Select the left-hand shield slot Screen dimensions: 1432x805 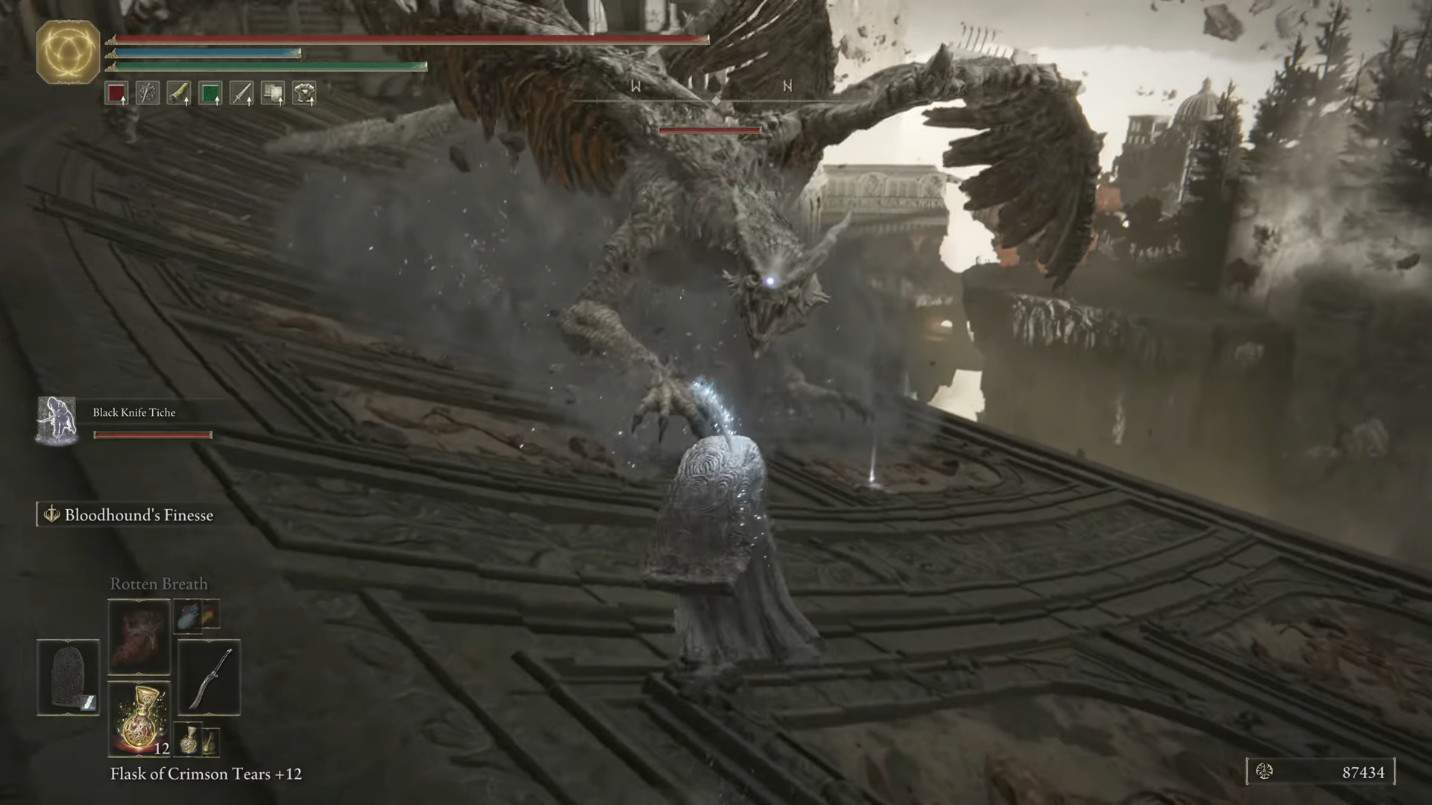click(68, 677)
